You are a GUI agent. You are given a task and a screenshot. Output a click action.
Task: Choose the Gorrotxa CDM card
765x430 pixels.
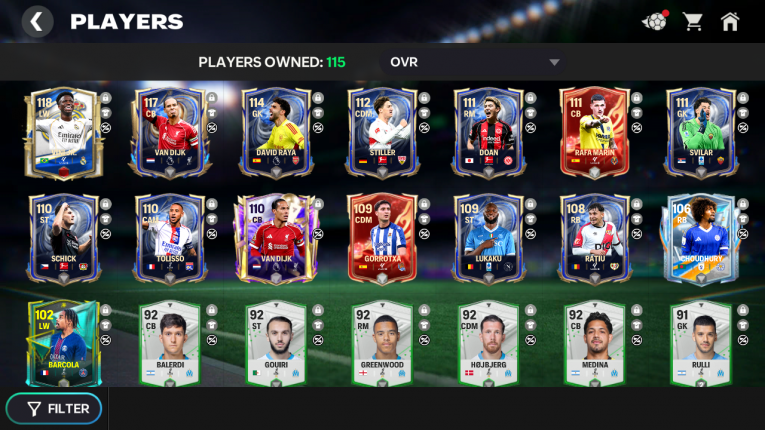380,237
